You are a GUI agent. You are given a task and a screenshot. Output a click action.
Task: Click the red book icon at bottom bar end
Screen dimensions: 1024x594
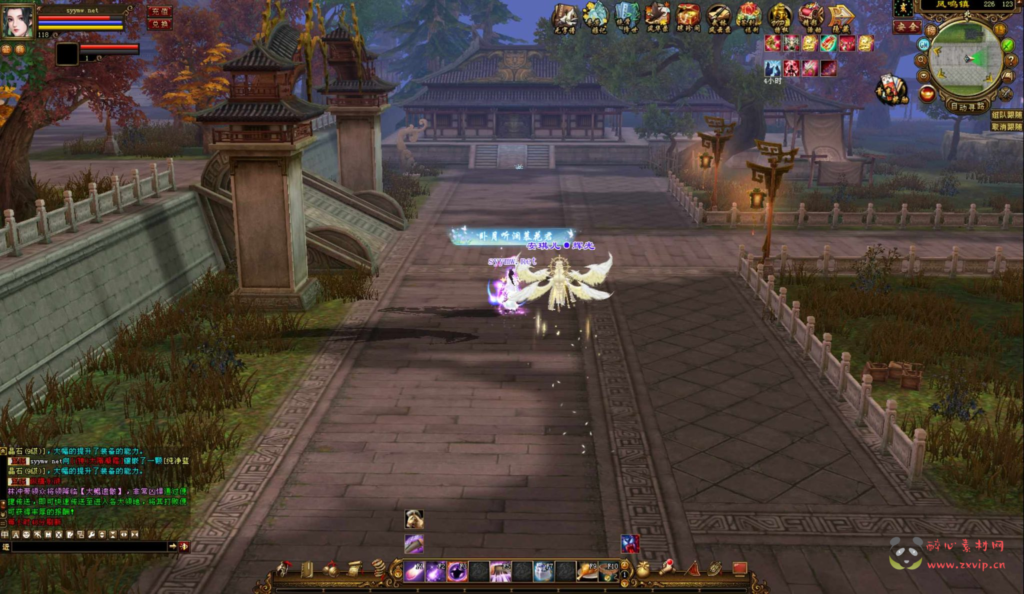coord(740,569)
